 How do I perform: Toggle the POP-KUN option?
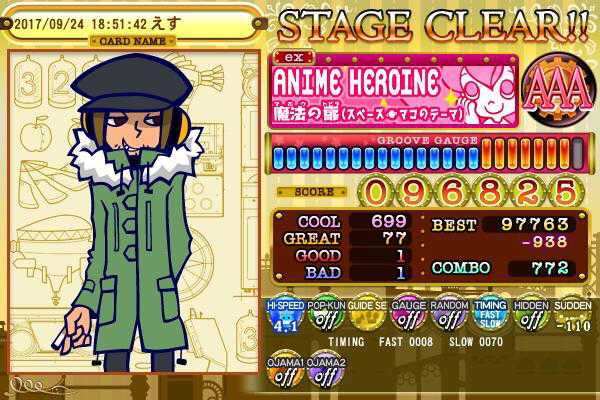(x=326, y=317)
